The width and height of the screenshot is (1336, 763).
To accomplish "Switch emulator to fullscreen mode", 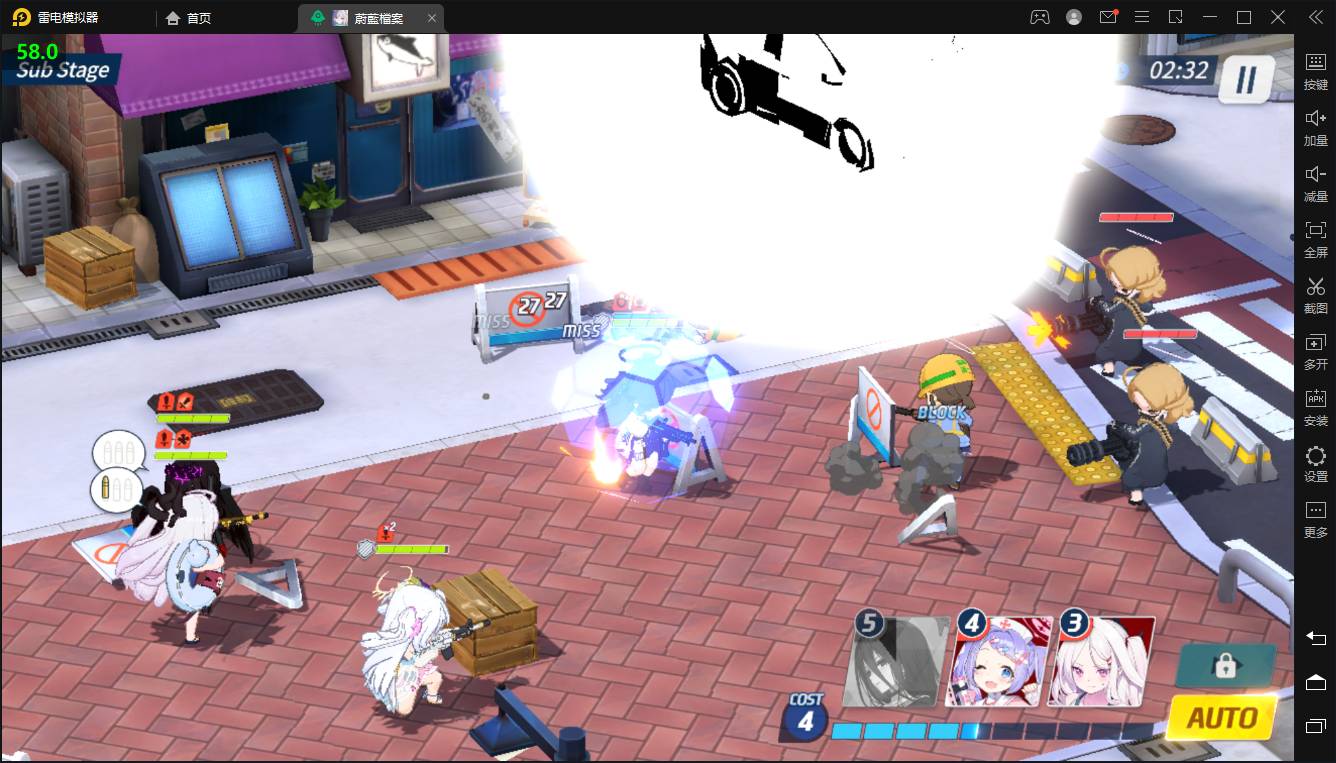I will [1315, 239].
